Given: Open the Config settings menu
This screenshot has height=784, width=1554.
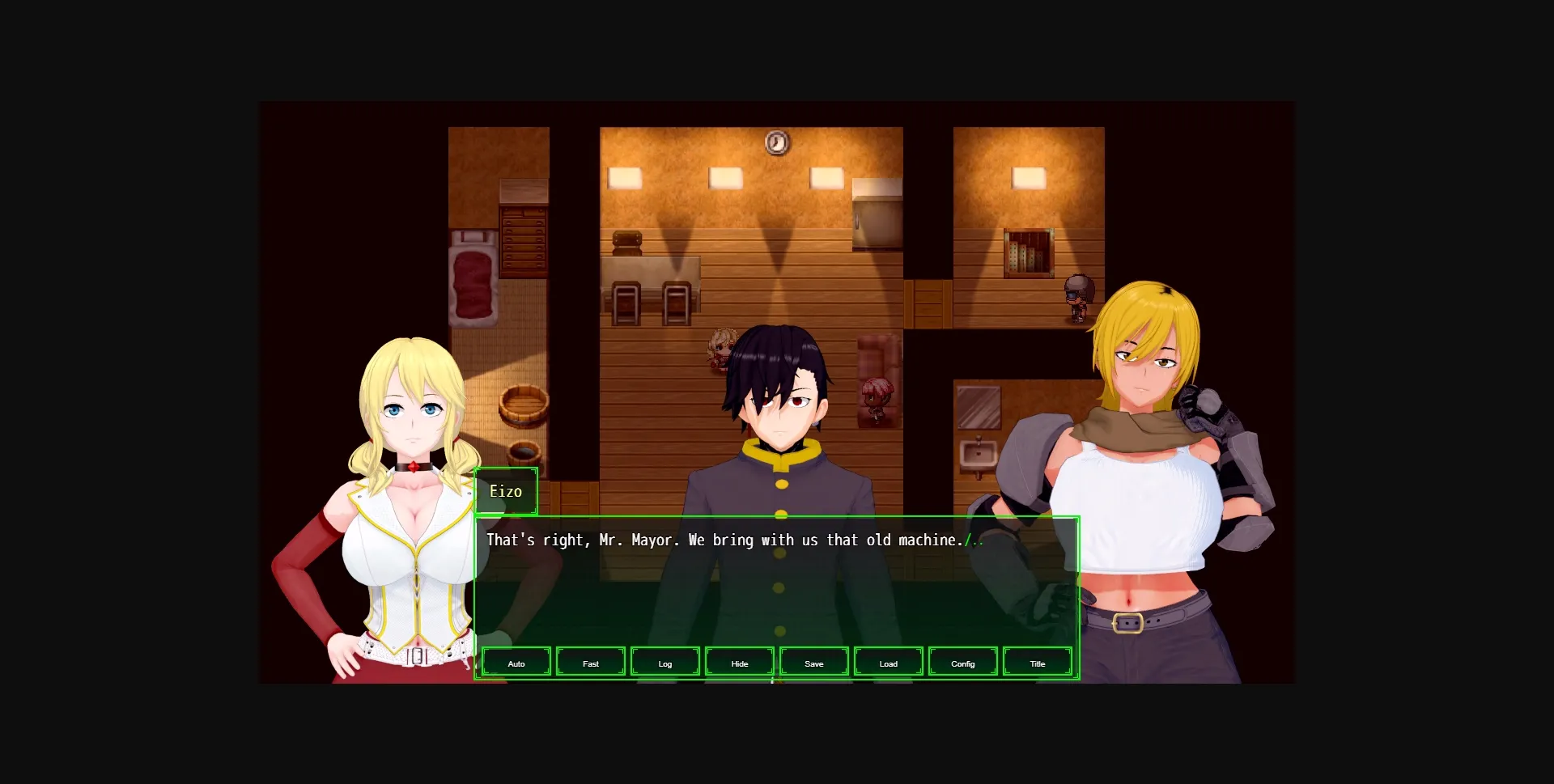Looking at the screenshot, I should (x=962, y=662).
